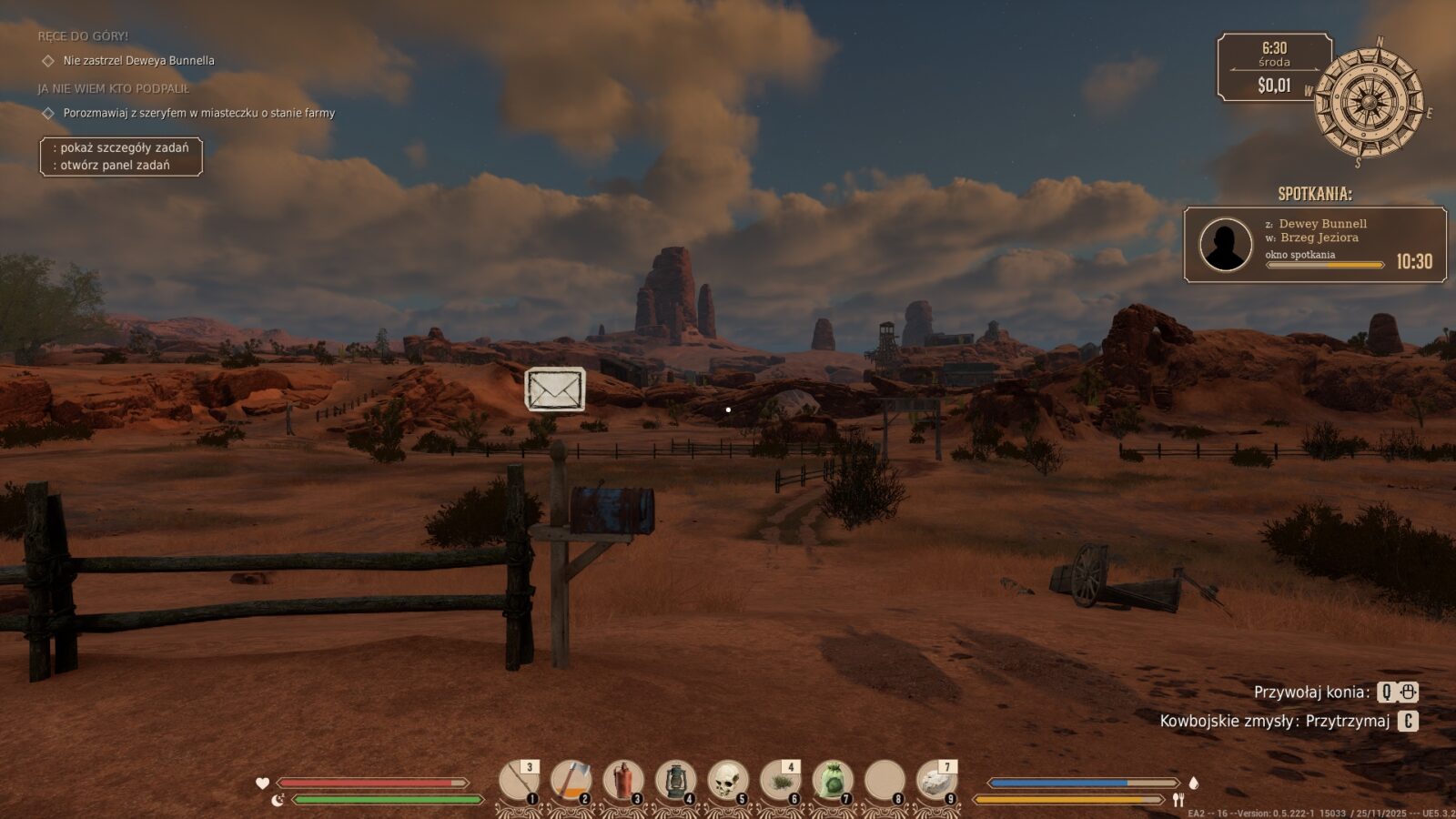Viewport: 1456px width, 819px height.
Task: Select the green seed bag slot
Action: pos(832,781)
